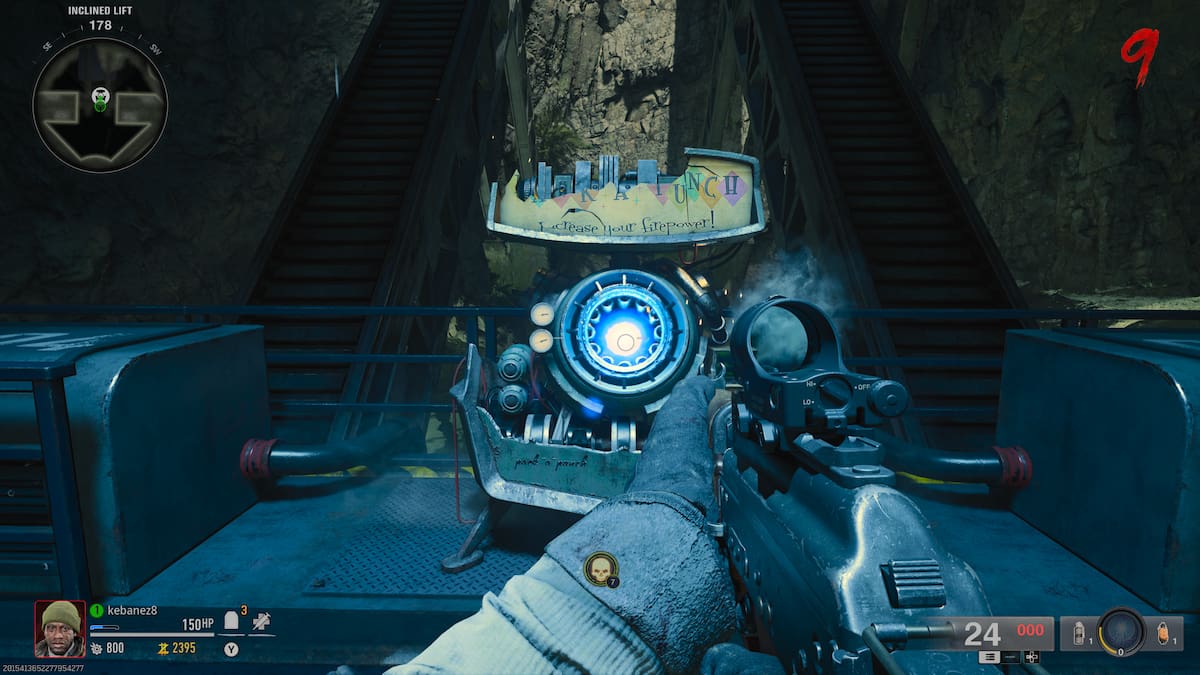
Task: Select the armor plate icon
Action: 231,622
